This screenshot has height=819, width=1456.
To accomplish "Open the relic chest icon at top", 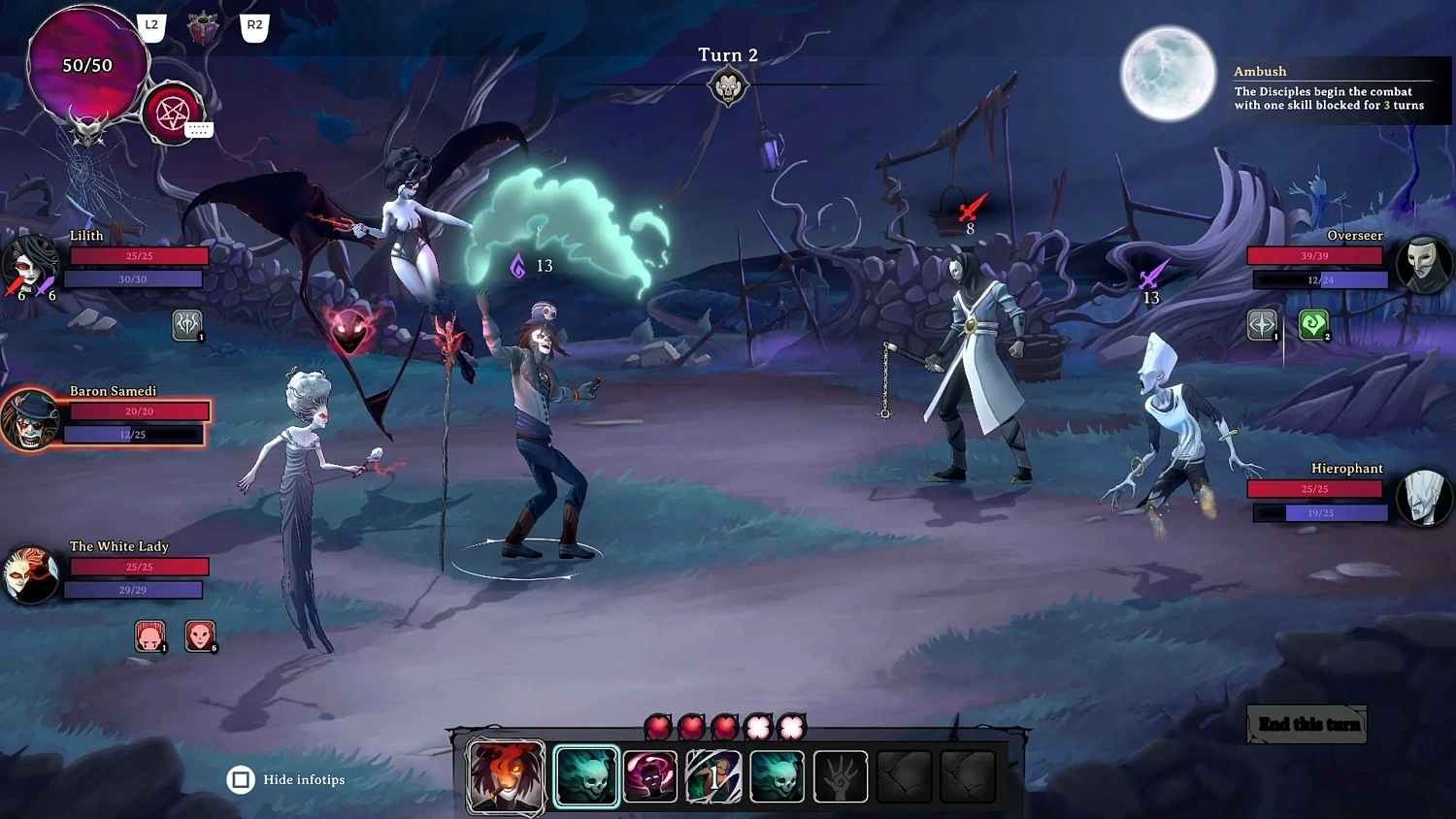I will [x=203, y=28].
